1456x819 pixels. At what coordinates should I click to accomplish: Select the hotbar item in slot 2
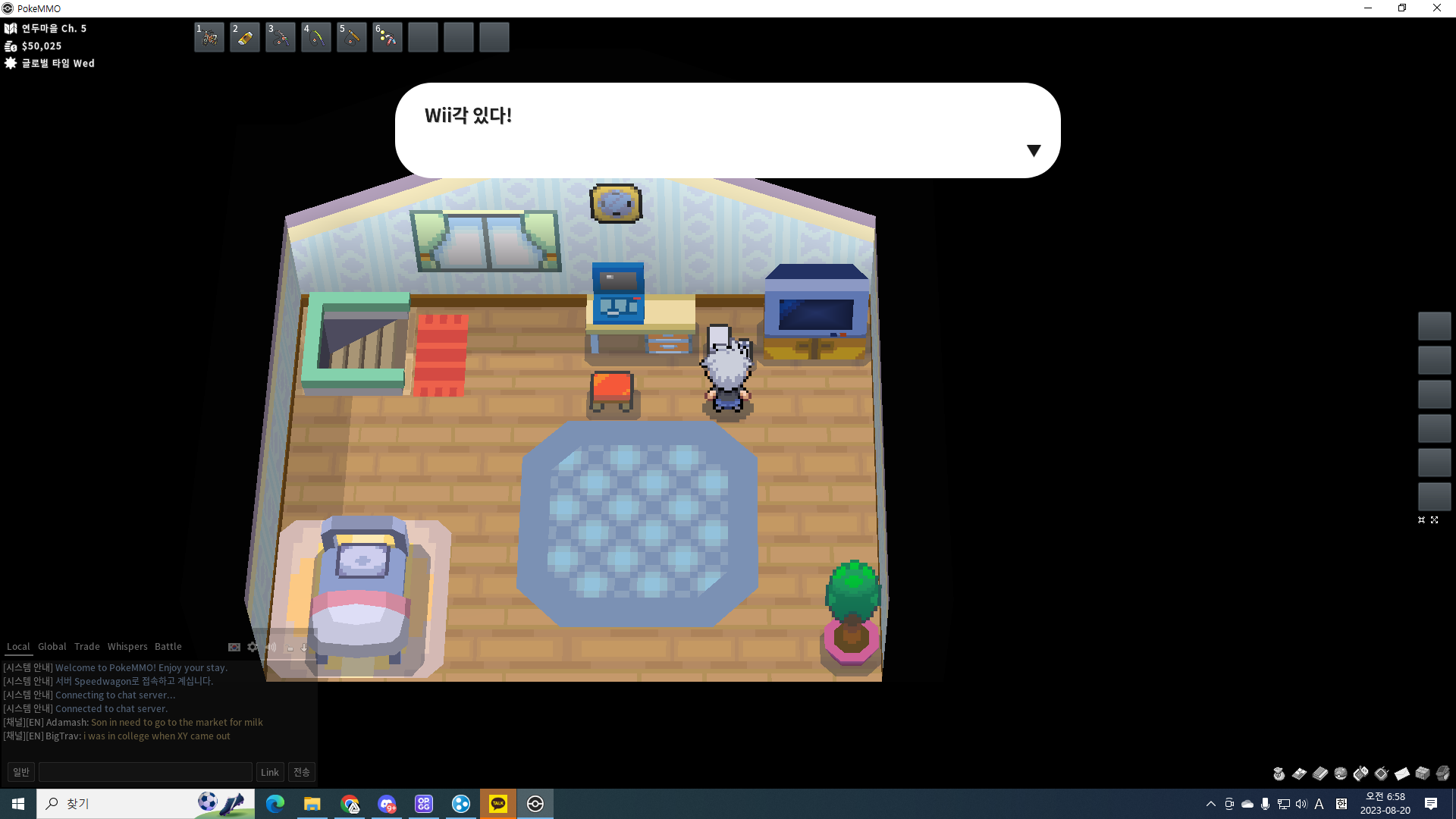coord(245,37)
